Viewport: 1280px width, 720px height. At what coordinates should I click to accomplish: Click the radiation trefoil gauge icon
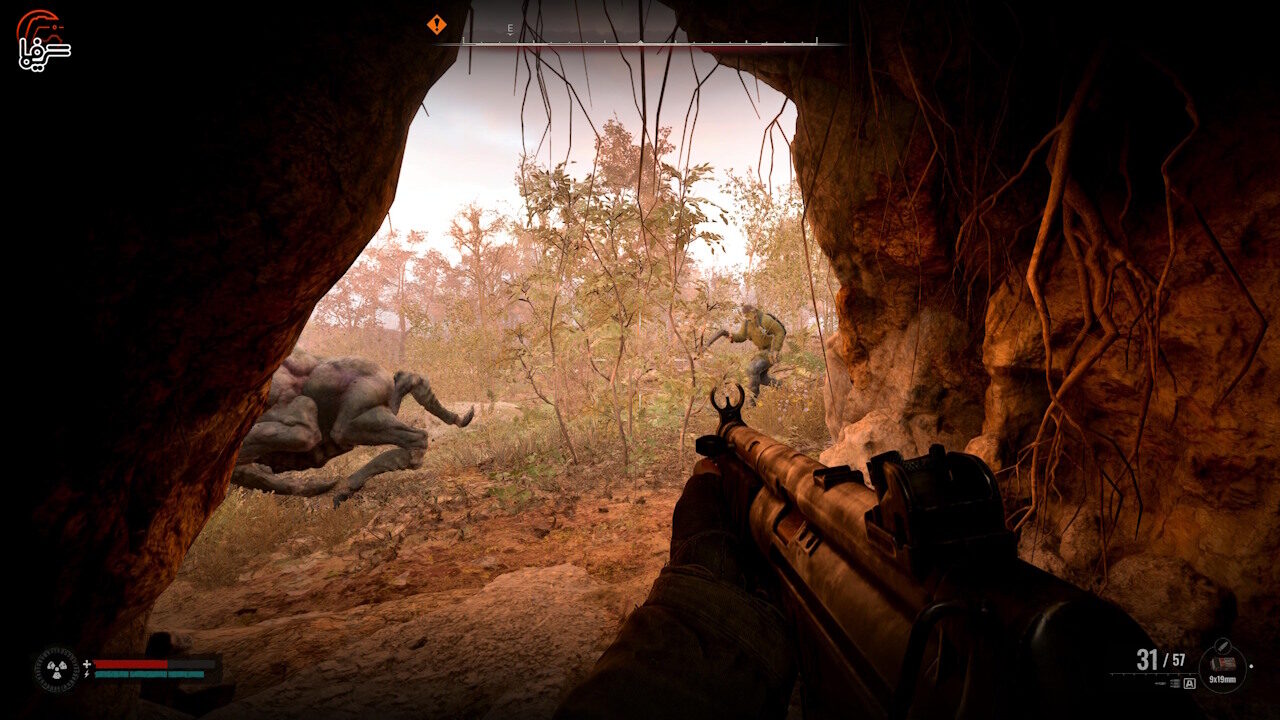(56, 669)
